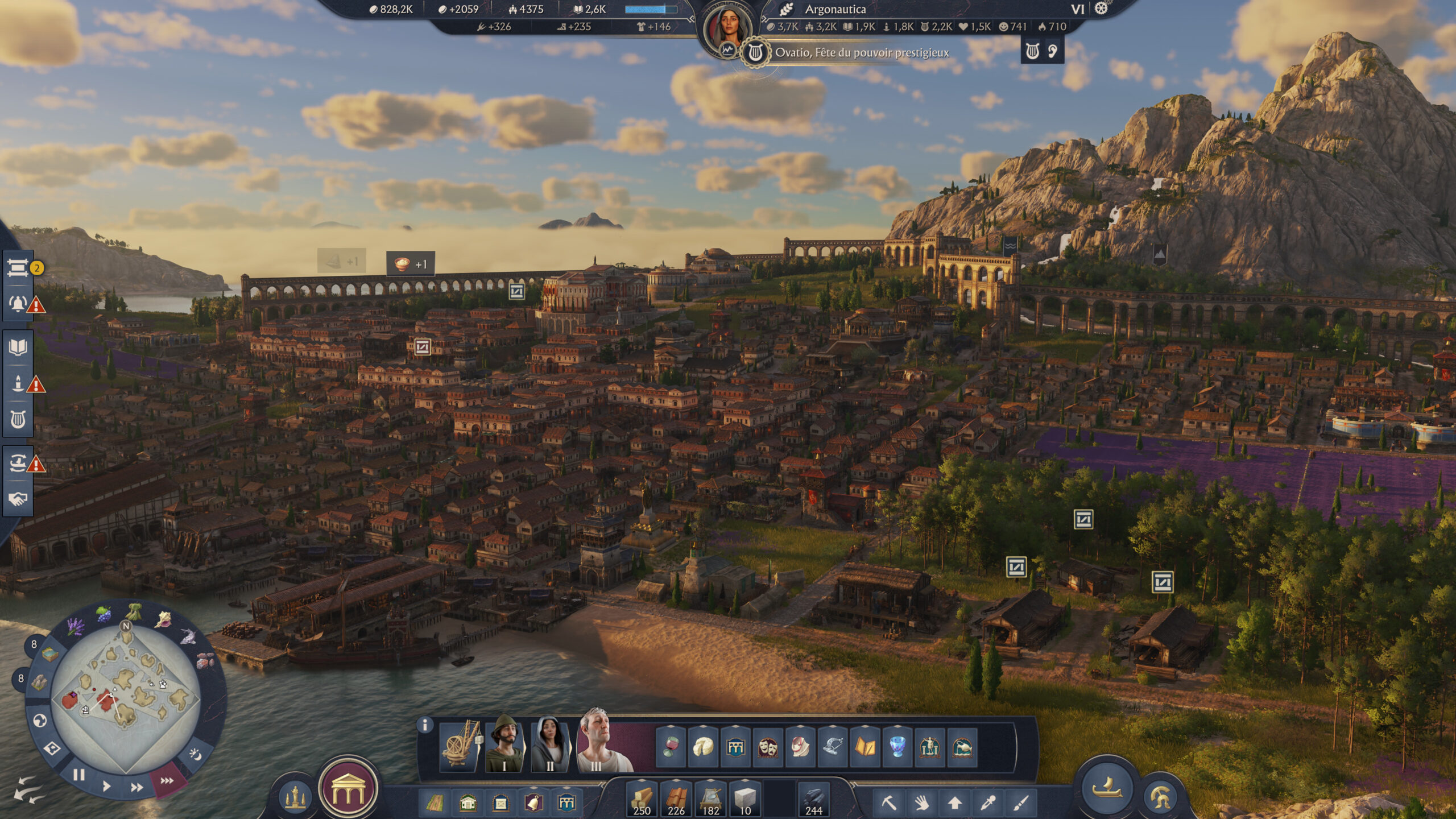Open the open-book research panel
This screenshot has width=1456, height=819.
click(x=18, y=347)
